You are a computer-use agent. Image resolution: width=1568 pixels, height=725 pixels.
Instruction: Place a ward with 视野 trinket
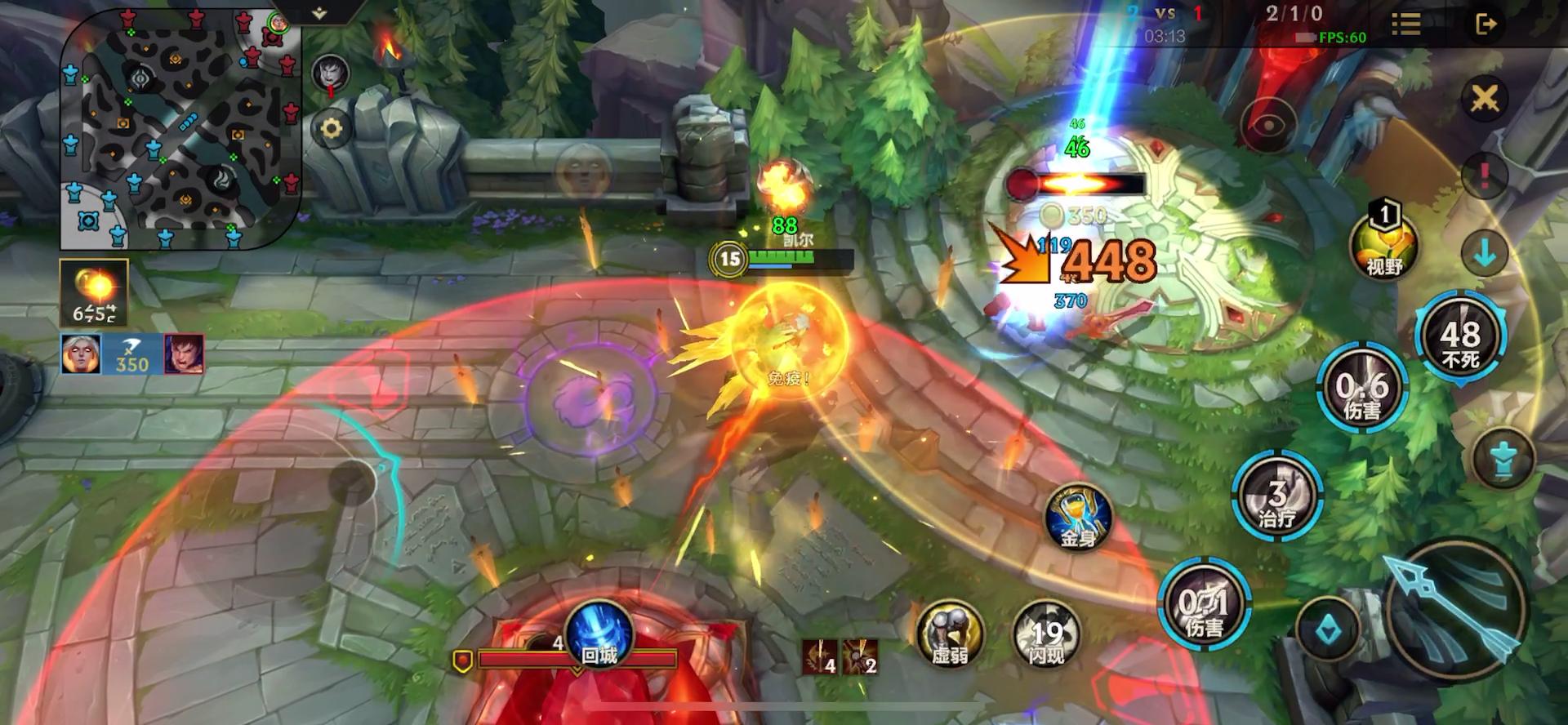pos(1384,244)
